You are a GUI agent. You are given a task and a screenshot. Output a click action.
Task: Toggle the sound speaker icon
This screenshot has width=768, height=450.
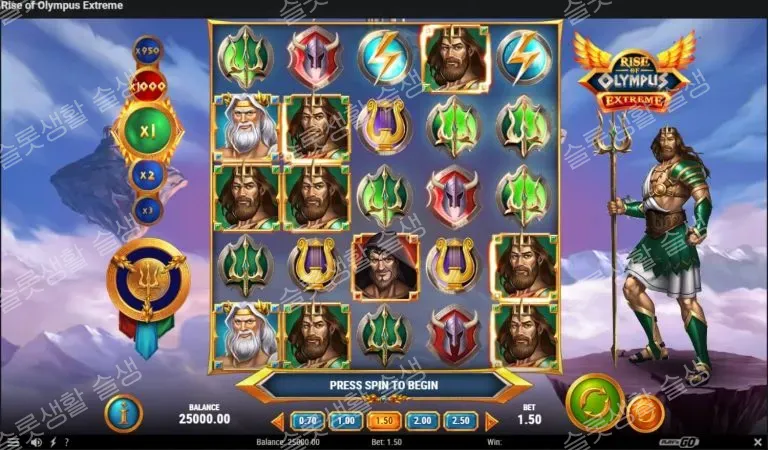(37, 441)
